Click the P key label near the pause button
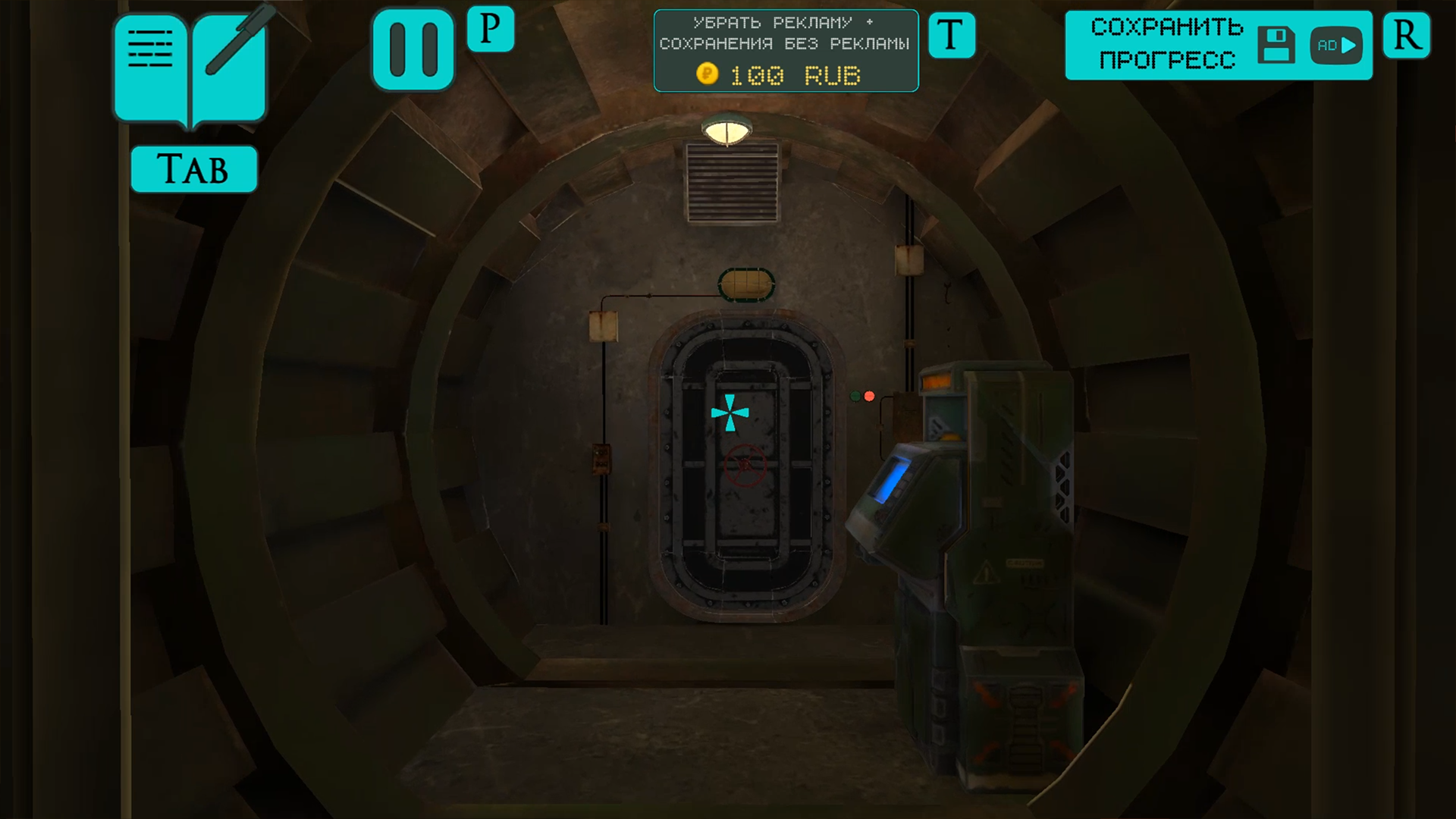 pyautogui.click(x=490, y=29)
